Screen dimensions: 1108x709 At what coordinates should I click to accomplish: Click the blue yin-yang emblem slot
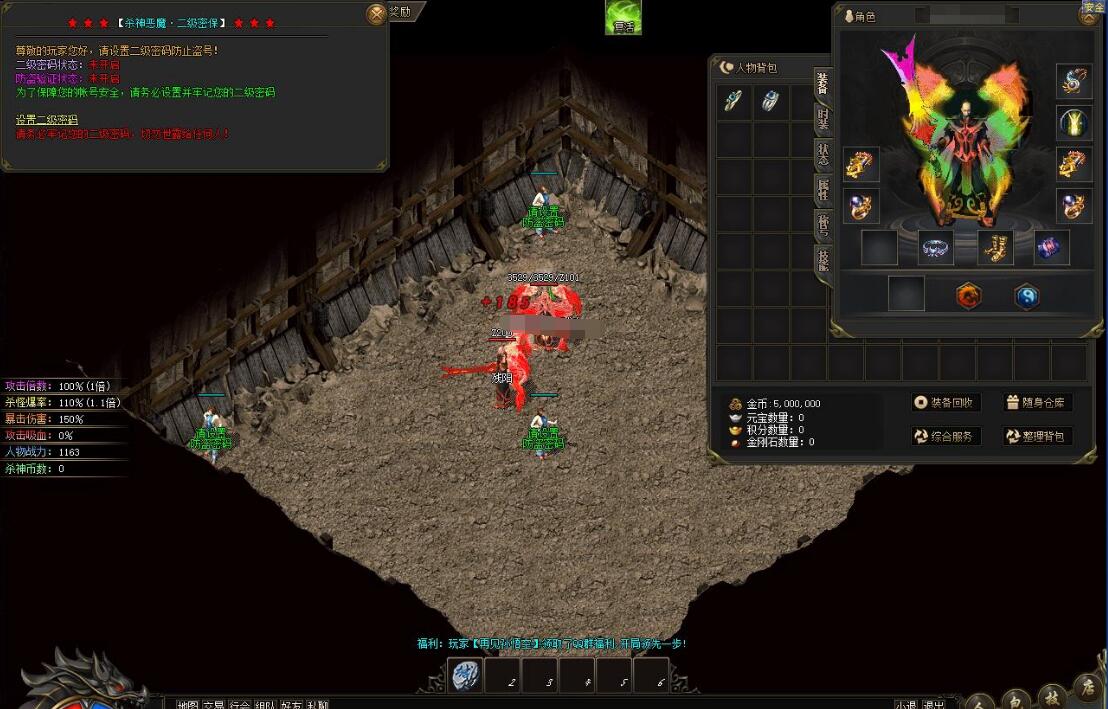pyautogui.click(x=1027, y=296)
